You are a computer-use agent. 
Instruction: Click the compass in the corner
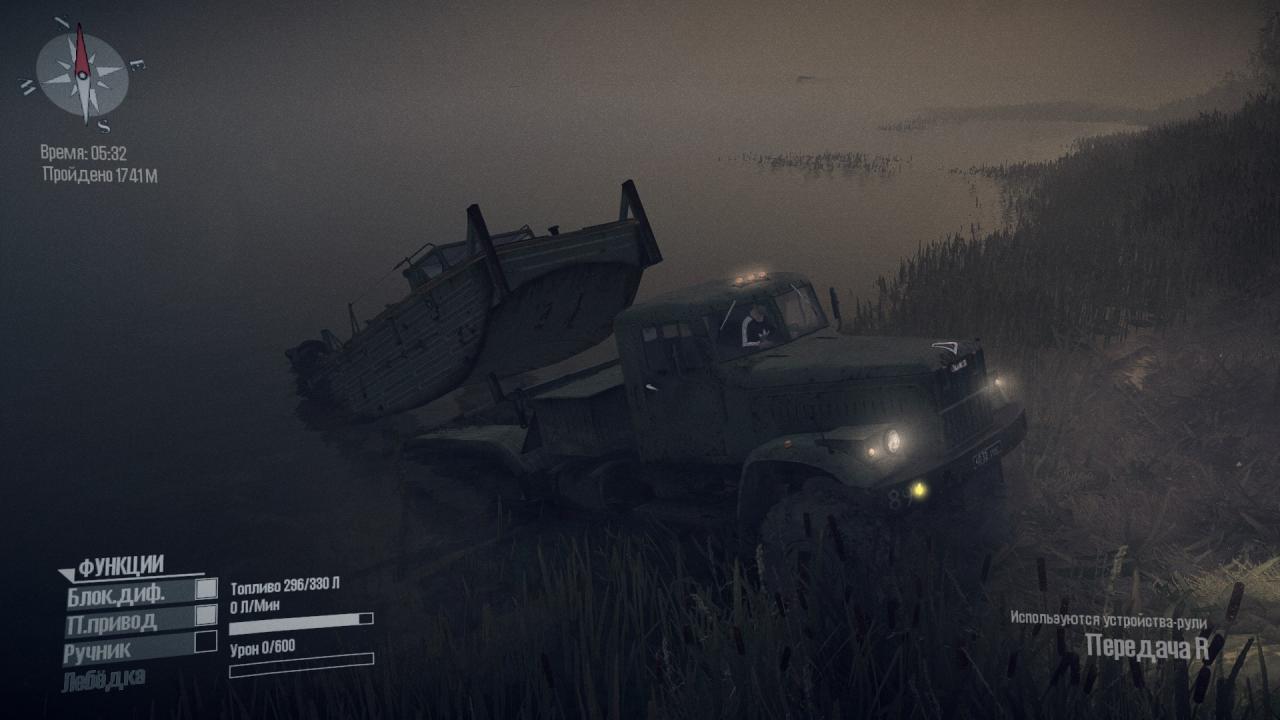(x=82, y=71)
